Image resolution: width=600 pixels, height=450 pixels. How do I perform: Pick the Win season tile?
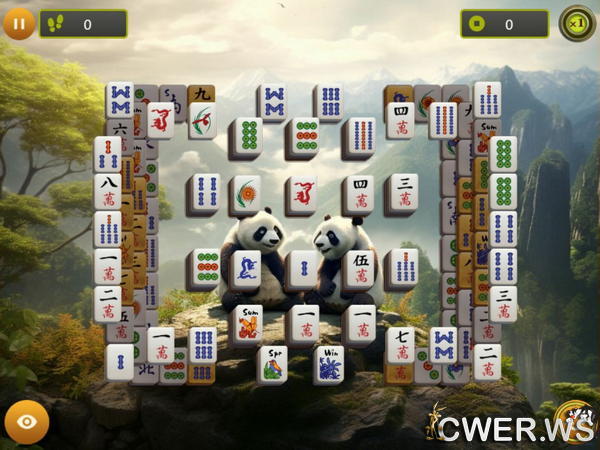point(329,363)
